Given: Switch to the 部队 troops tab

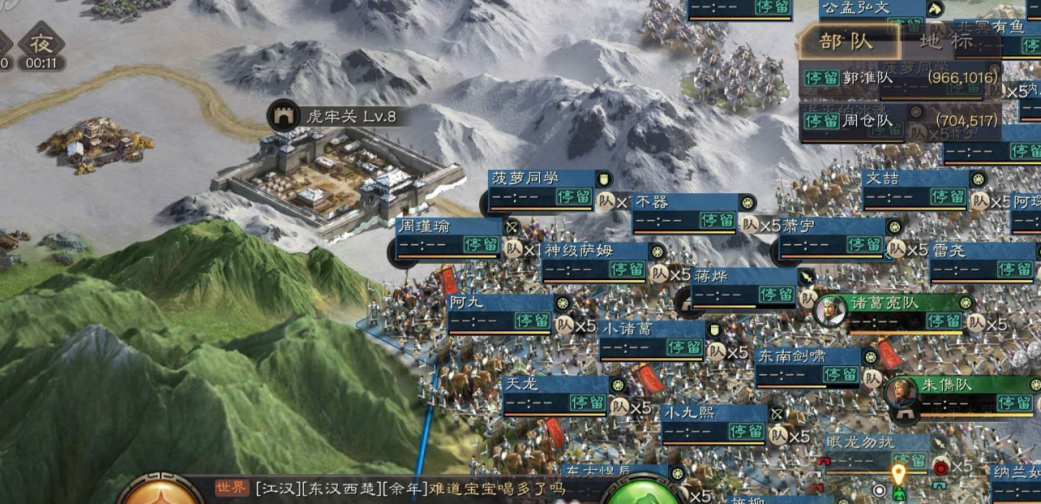Looking at the screenshot, I should pyautogui.click(x=847, y=41).
